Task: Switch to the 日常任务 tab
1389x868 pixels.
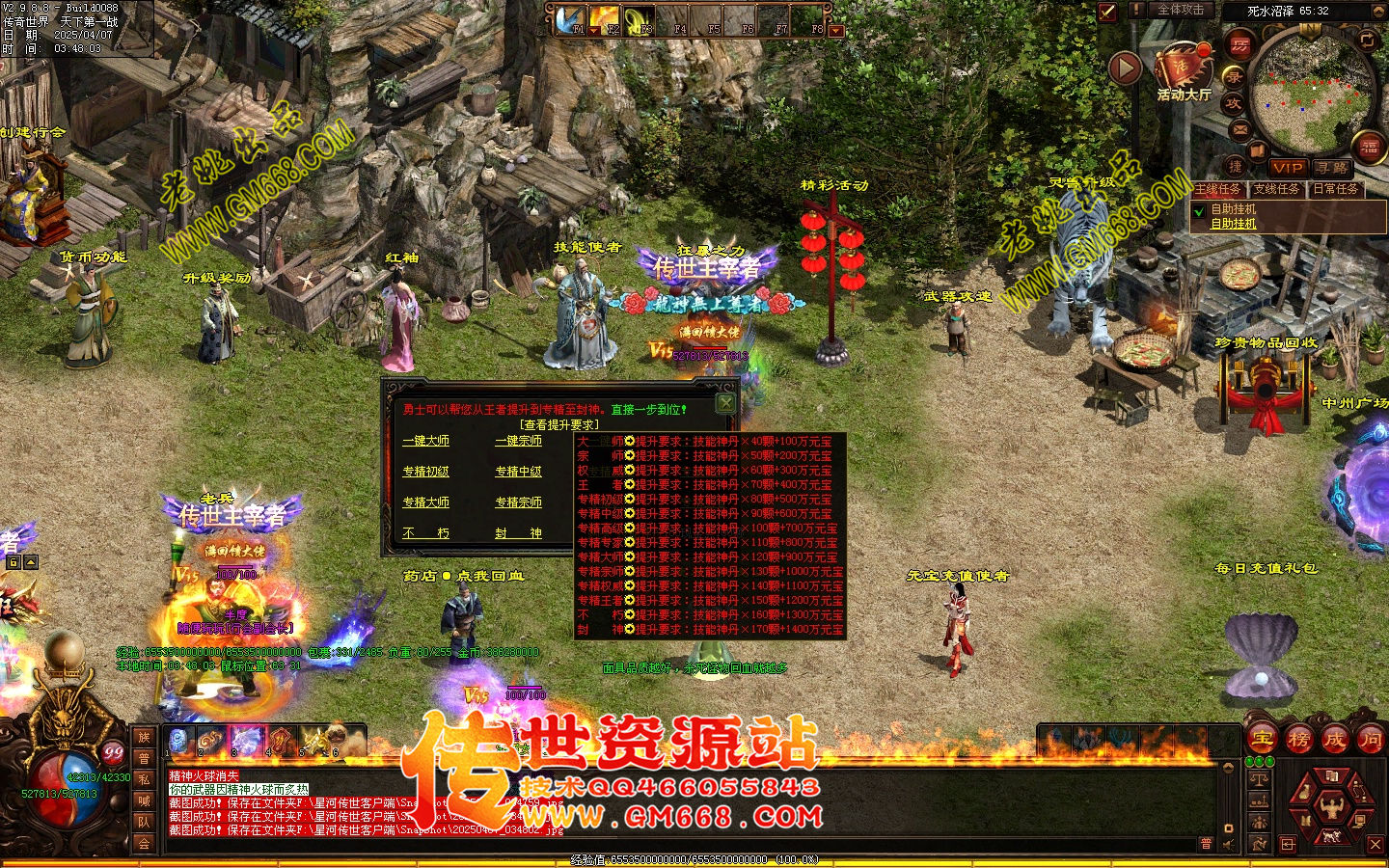Action: (1336, 189)
